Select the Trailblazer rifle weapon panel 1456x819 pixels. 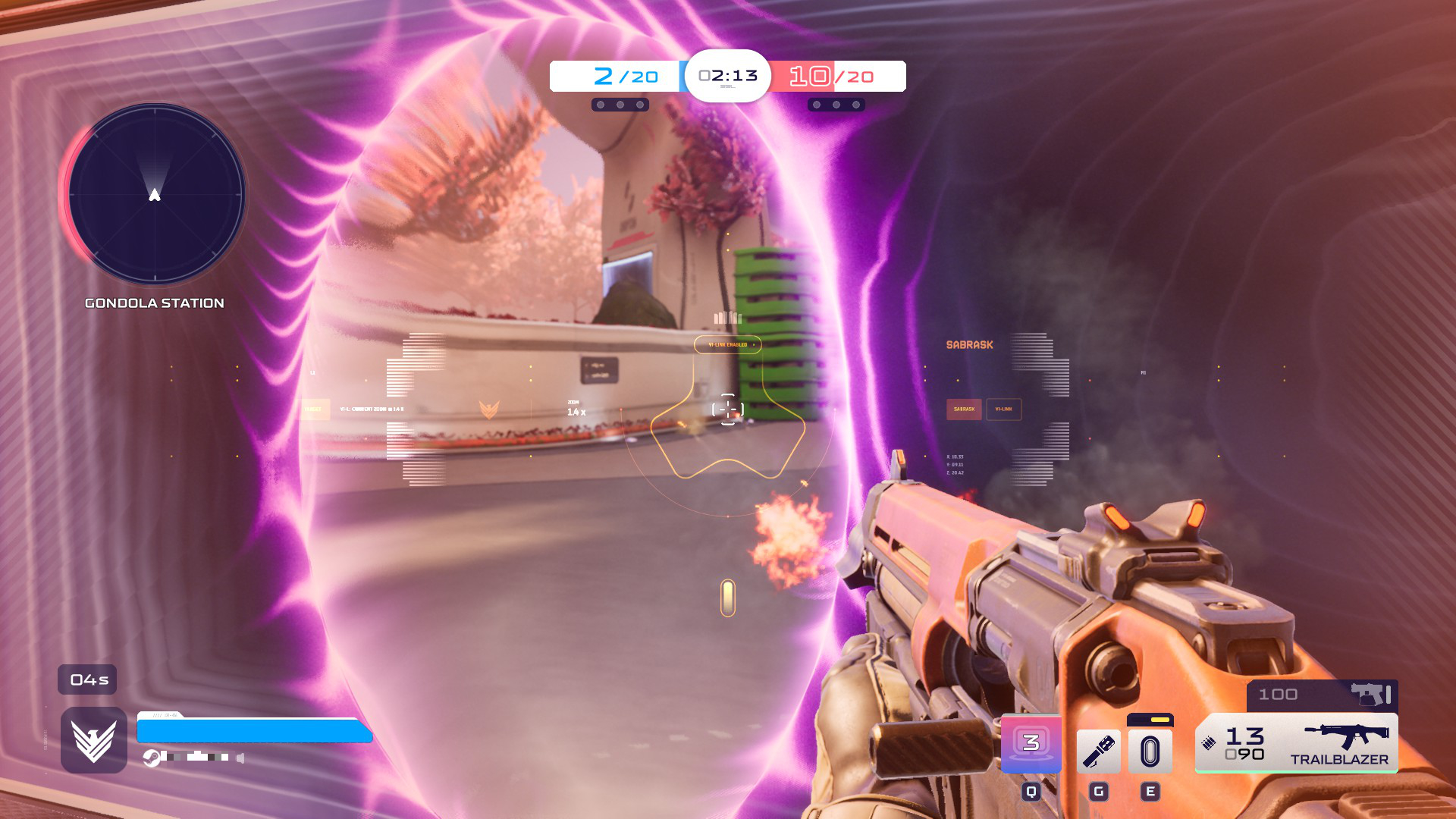1297,743
